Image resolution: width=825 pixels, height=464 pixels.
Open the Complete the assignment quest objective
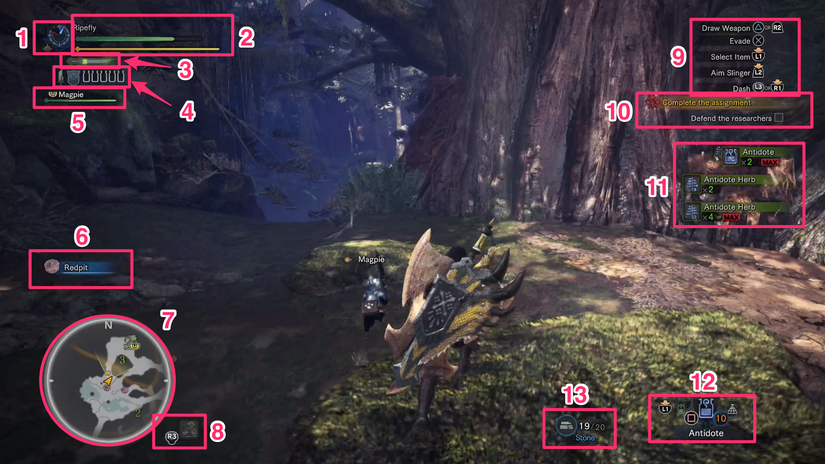tap(720, 103)
